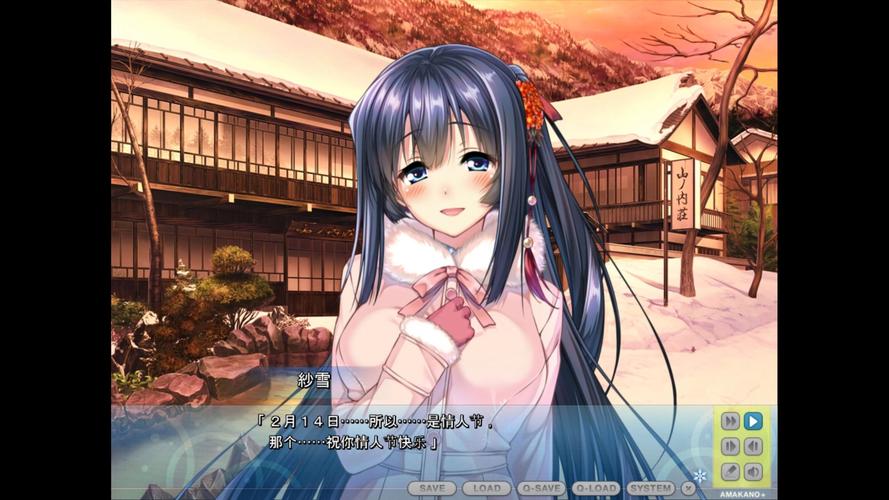Click the snowflake icon in dialogue box
The height and width of the screenshot is (500, 889).
(x=700, y=474)
